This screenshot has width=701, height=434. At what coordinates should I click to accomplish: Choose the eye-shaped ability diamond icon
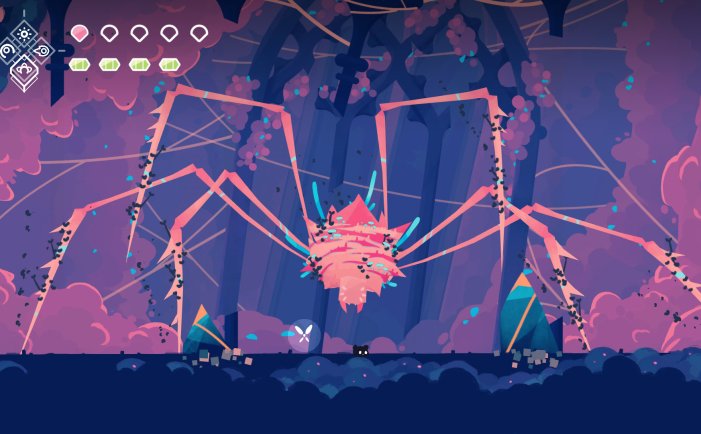(x=42, y=50)
